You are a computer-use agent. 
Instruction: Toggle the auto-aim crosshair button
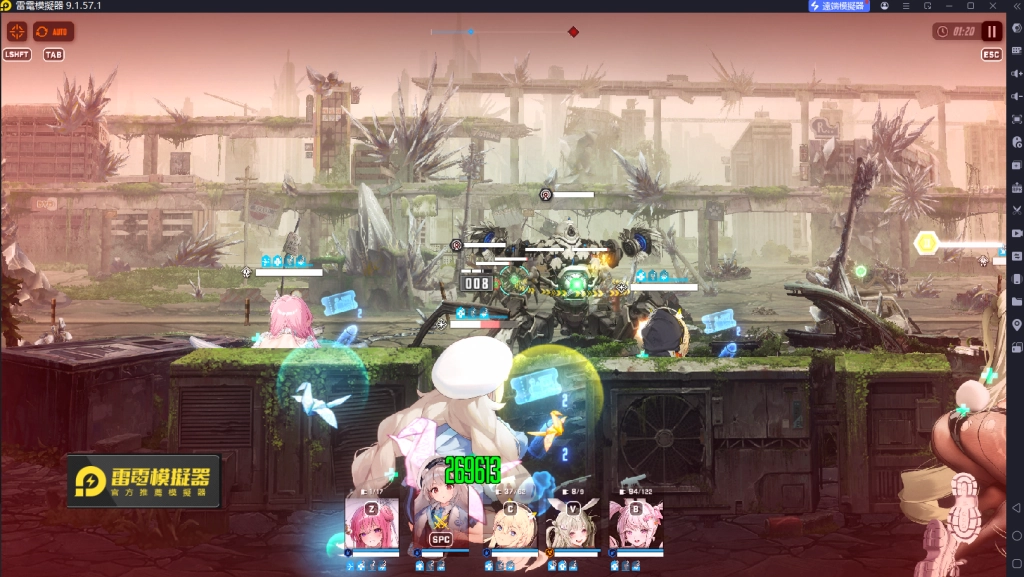[x=17, y=32]
